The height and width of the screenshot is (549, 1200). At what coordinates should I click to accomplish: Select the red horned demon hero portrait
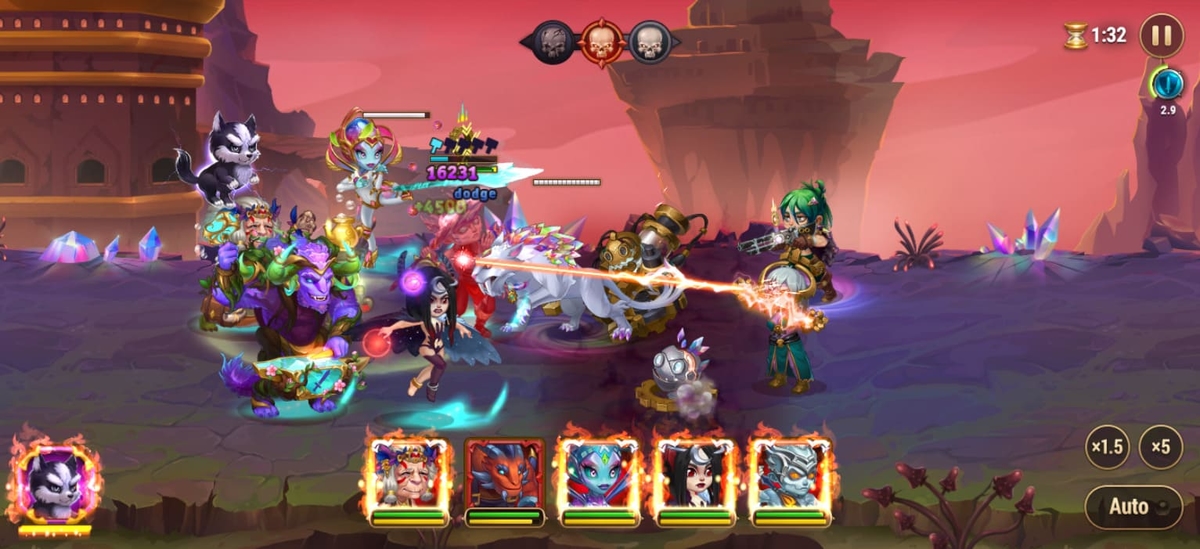[504, 475]
